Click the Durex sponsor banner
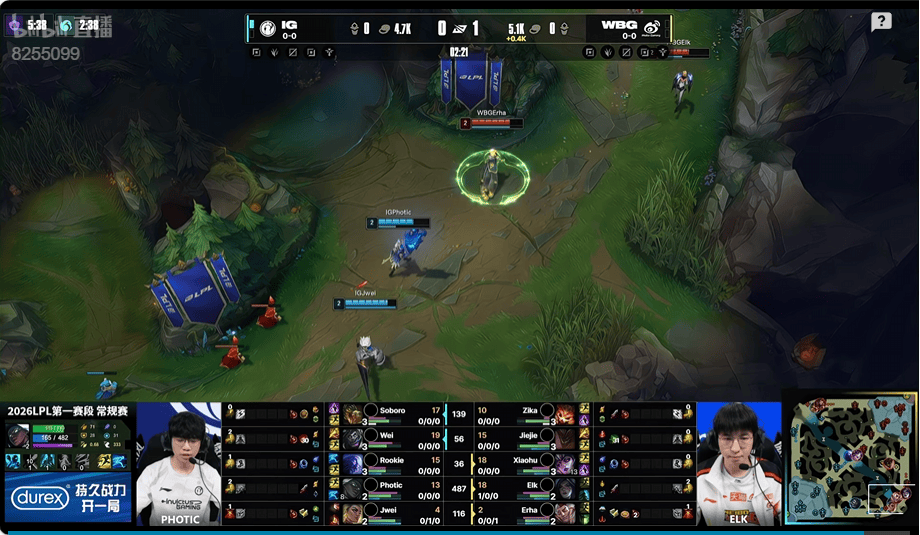Viewport: 920px width, 535px height. click(68, 497)
